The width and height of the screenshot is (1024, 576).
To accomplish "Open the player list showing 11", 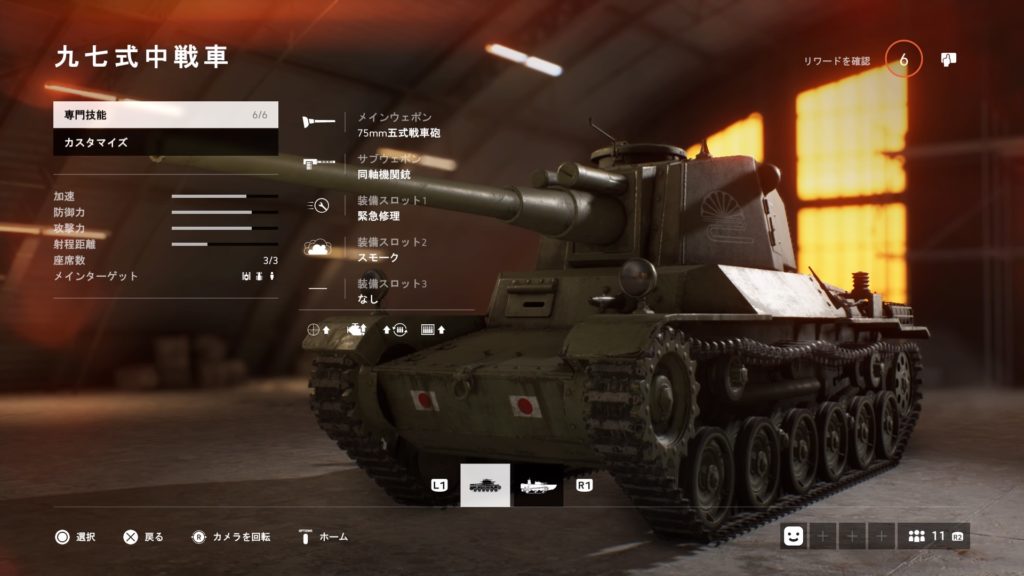I will [932, 537].
